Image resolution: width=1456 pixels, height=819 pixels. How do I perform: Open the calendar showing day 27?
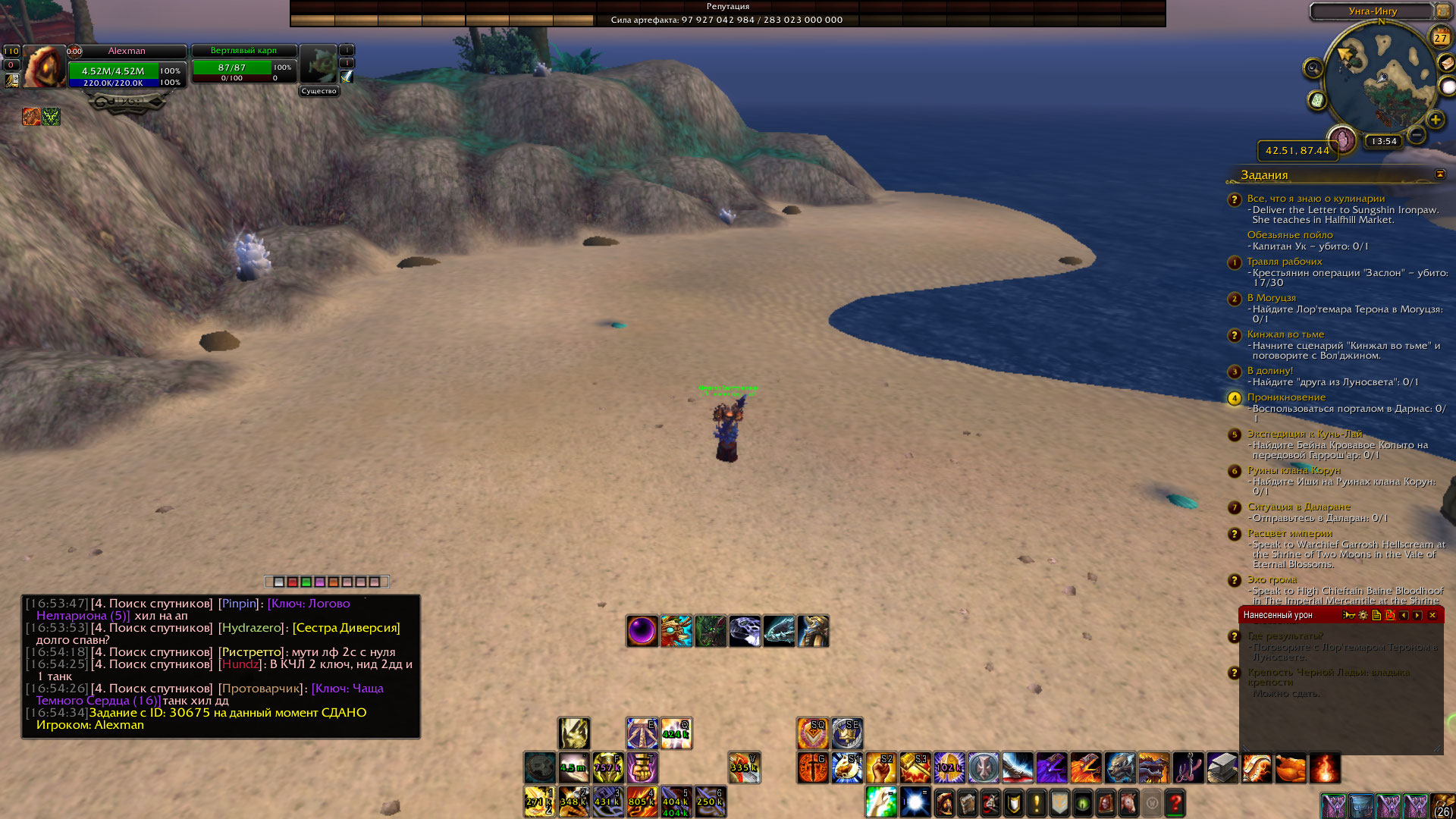coord(1440,36)
